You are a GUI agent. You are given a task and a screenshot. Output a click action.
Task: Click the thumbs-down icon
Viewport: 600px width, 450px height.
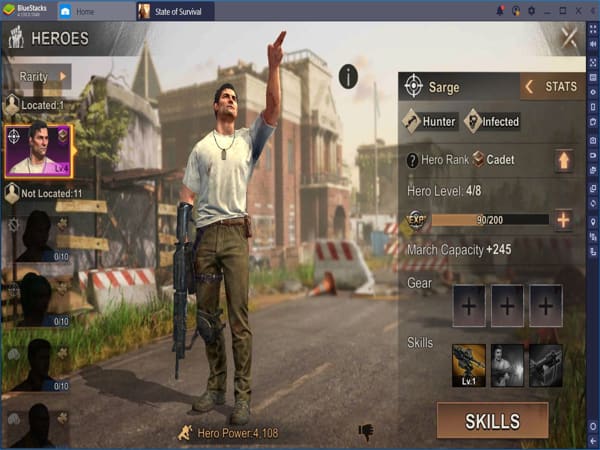click(x=366, y=432)
